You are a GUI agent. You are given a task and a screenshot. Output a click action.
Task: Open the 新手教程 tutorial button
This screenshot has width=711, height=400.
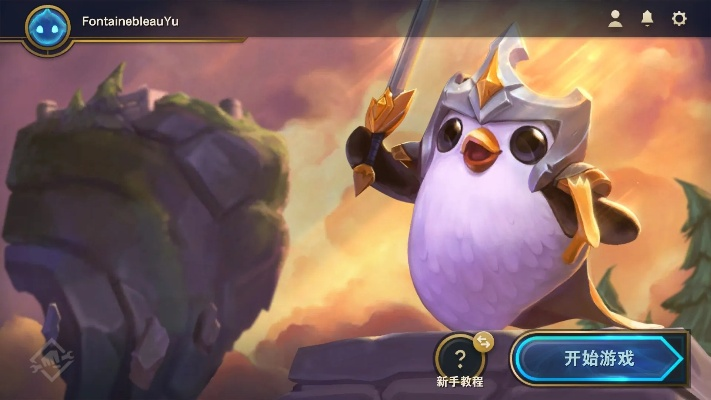(460, 358)
